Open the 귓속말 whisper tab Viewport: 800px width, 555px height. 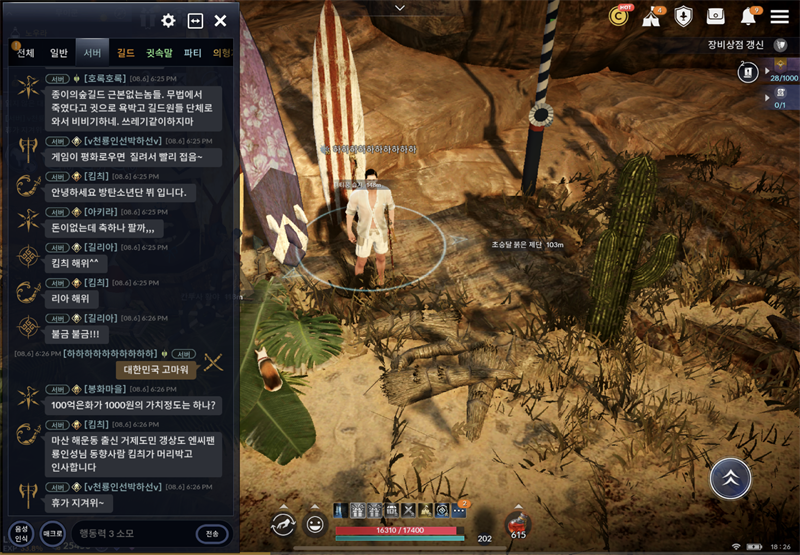(159, 52)
